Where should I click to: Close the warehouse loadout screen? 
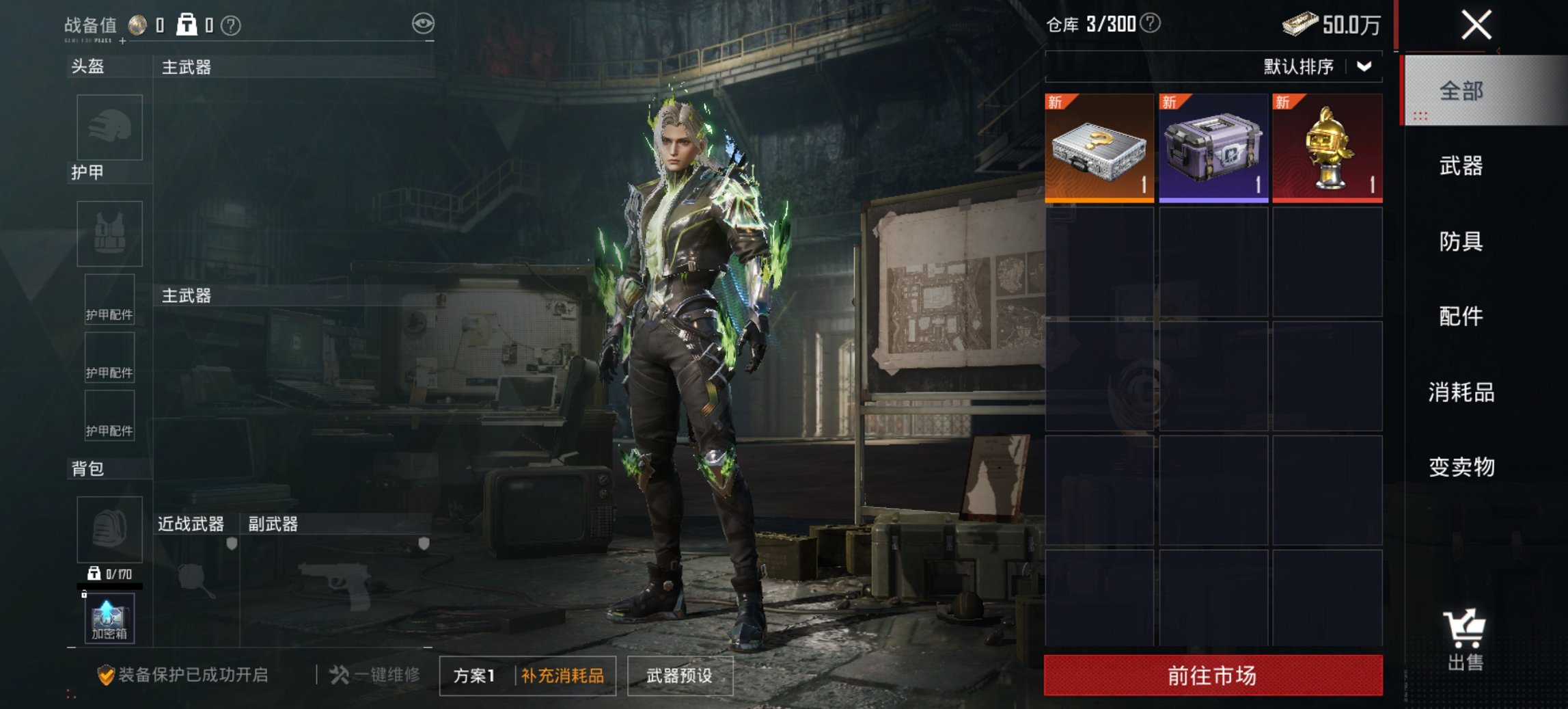(1476, 26)
